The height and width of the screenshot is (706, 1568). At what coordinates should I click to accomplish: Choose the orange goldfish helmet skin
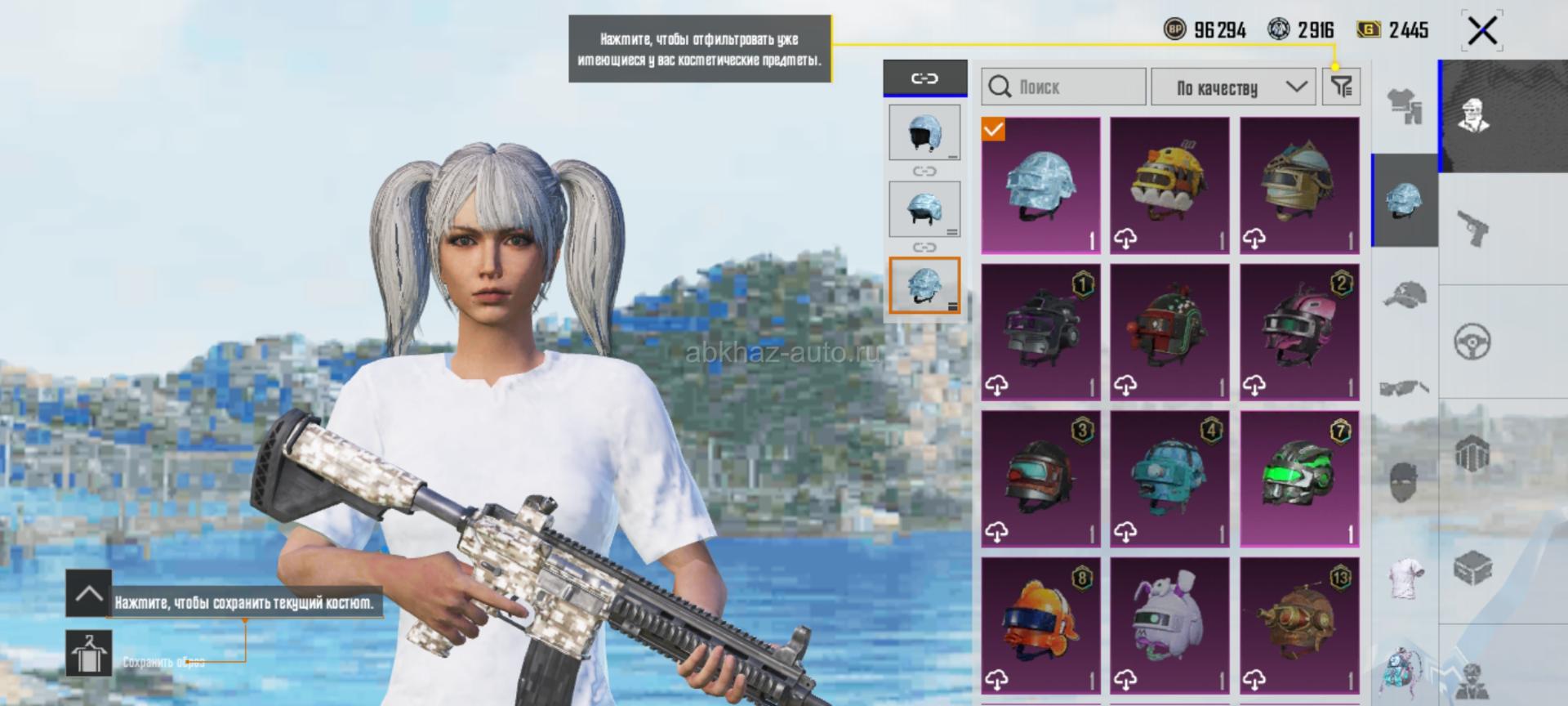tap(1040, 626)
